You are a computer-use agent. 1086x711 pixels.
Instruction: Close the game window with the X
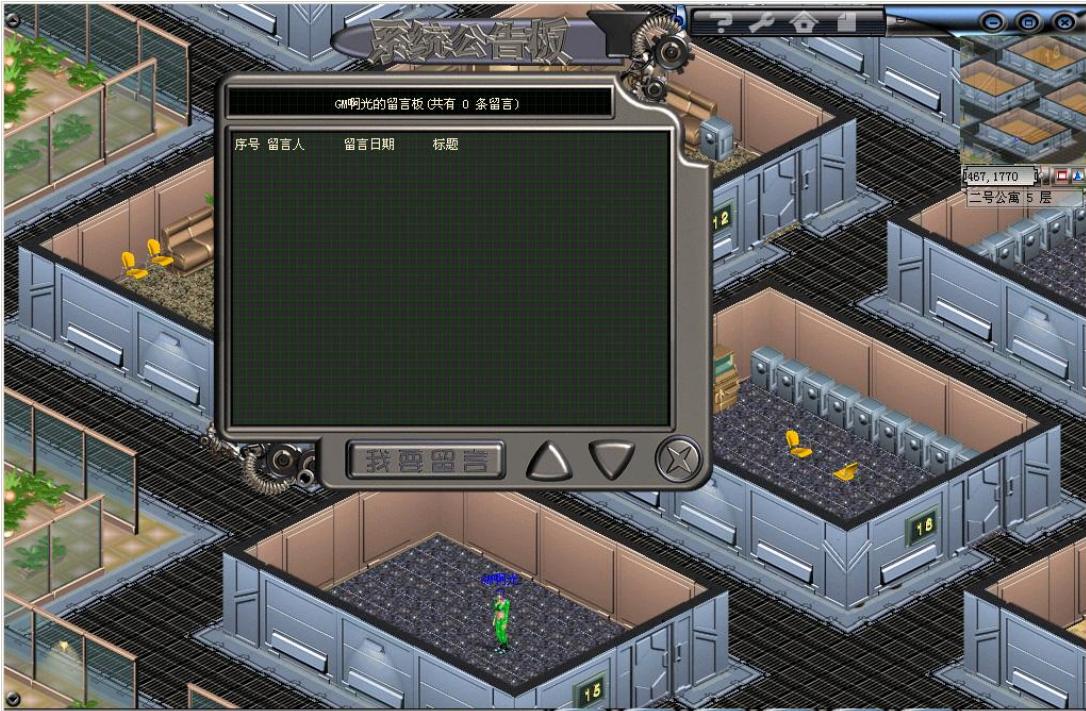1064,21
